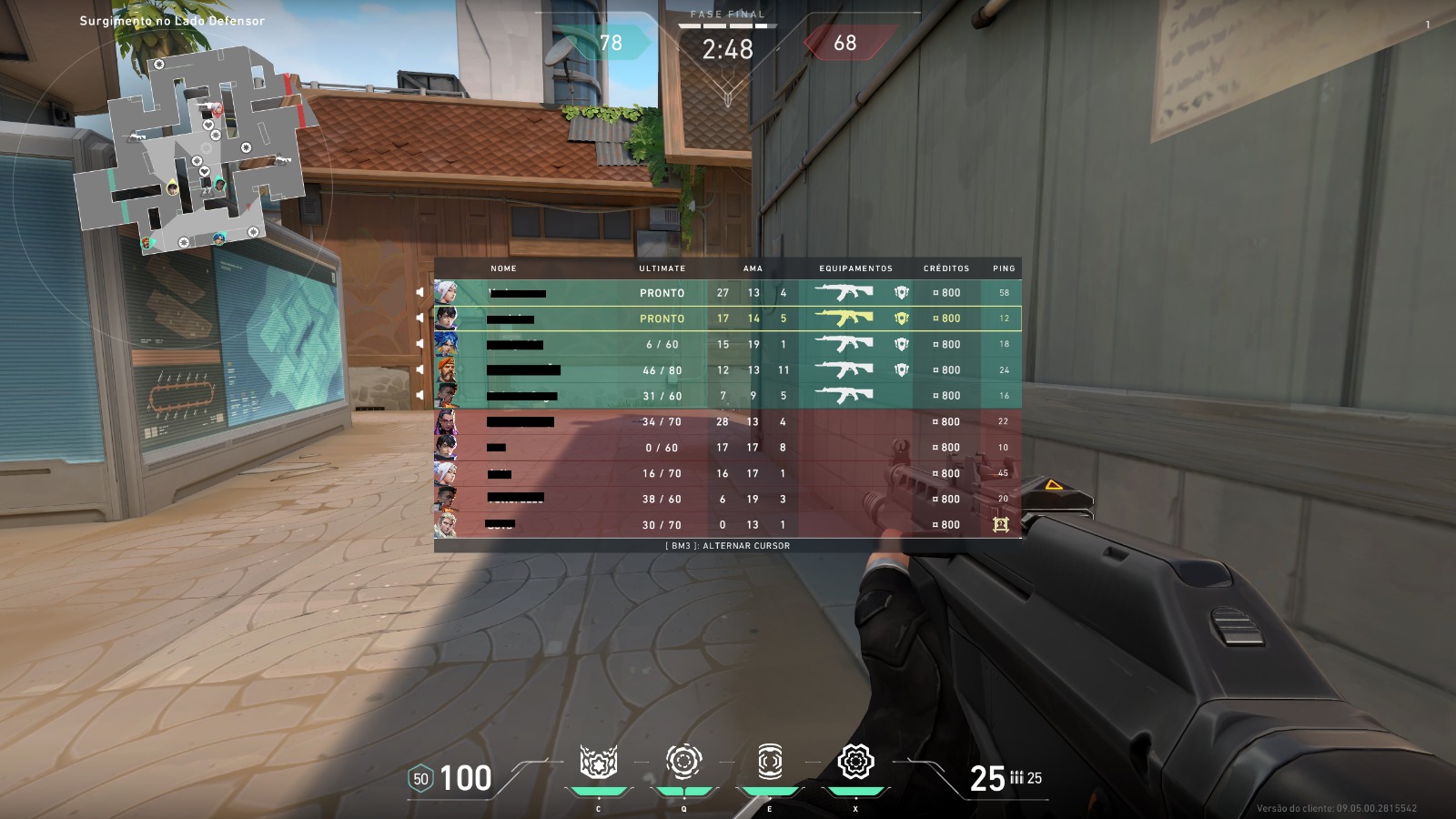
Task: Click the yellow icon in the last row's ping column
Action: (x=1001, y=524)
